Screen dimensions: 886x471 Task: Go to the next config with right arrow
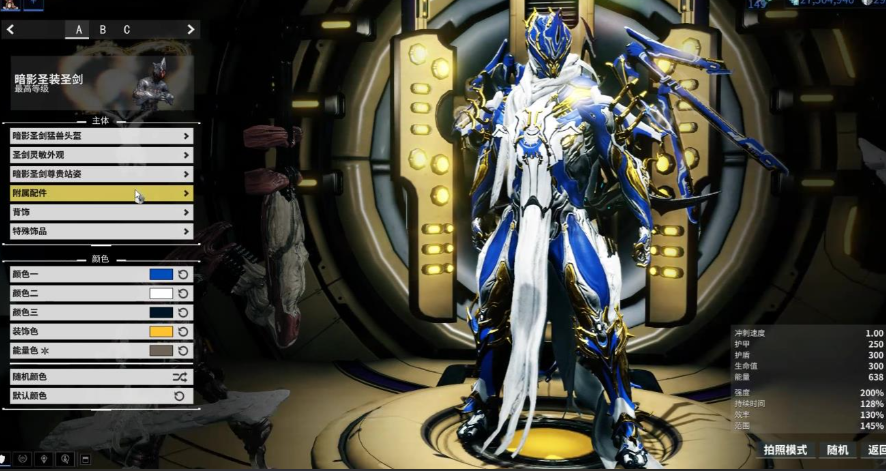191,30
